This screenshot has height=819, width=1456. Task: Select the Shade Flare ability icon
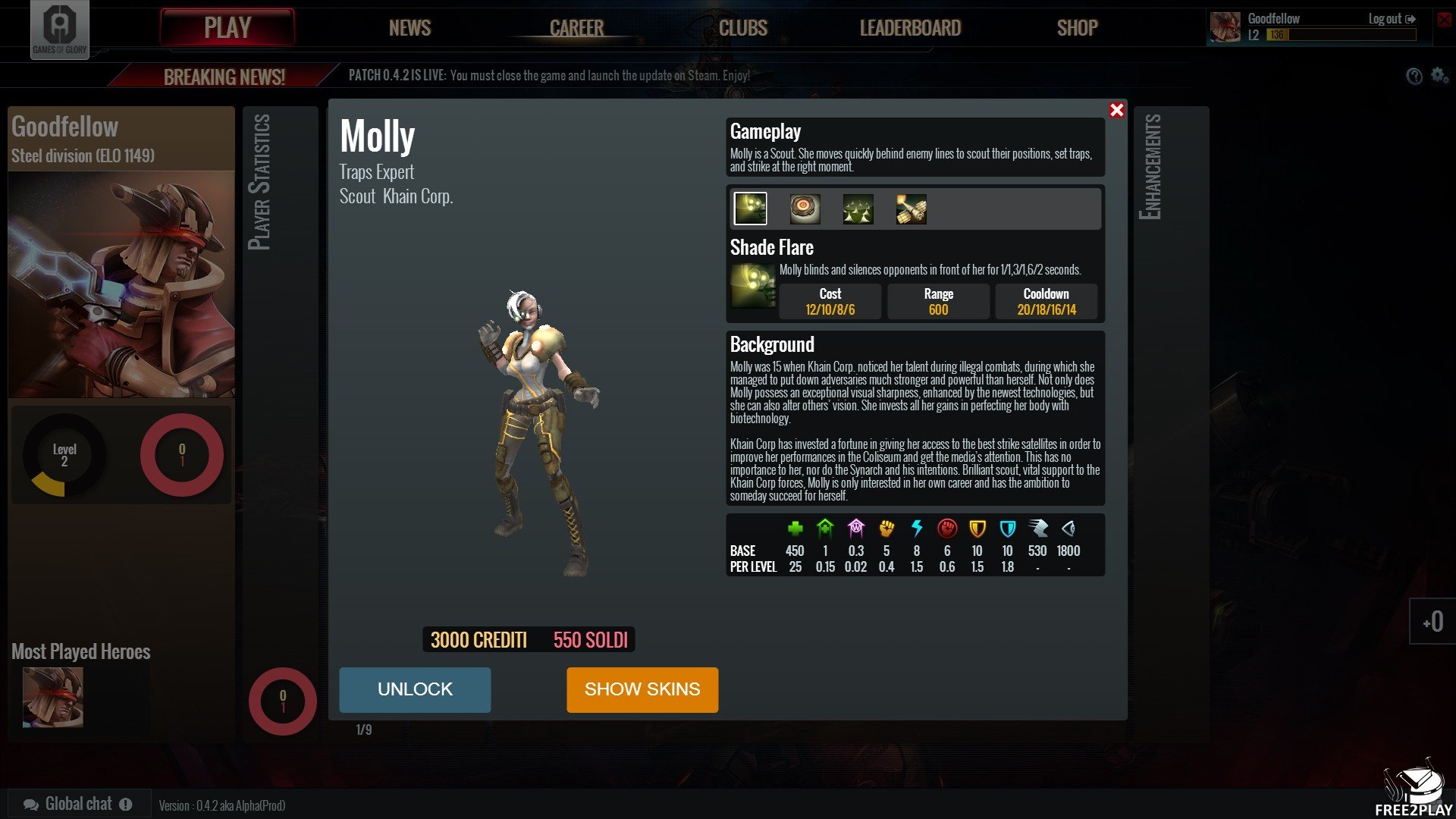pos(751,209)
